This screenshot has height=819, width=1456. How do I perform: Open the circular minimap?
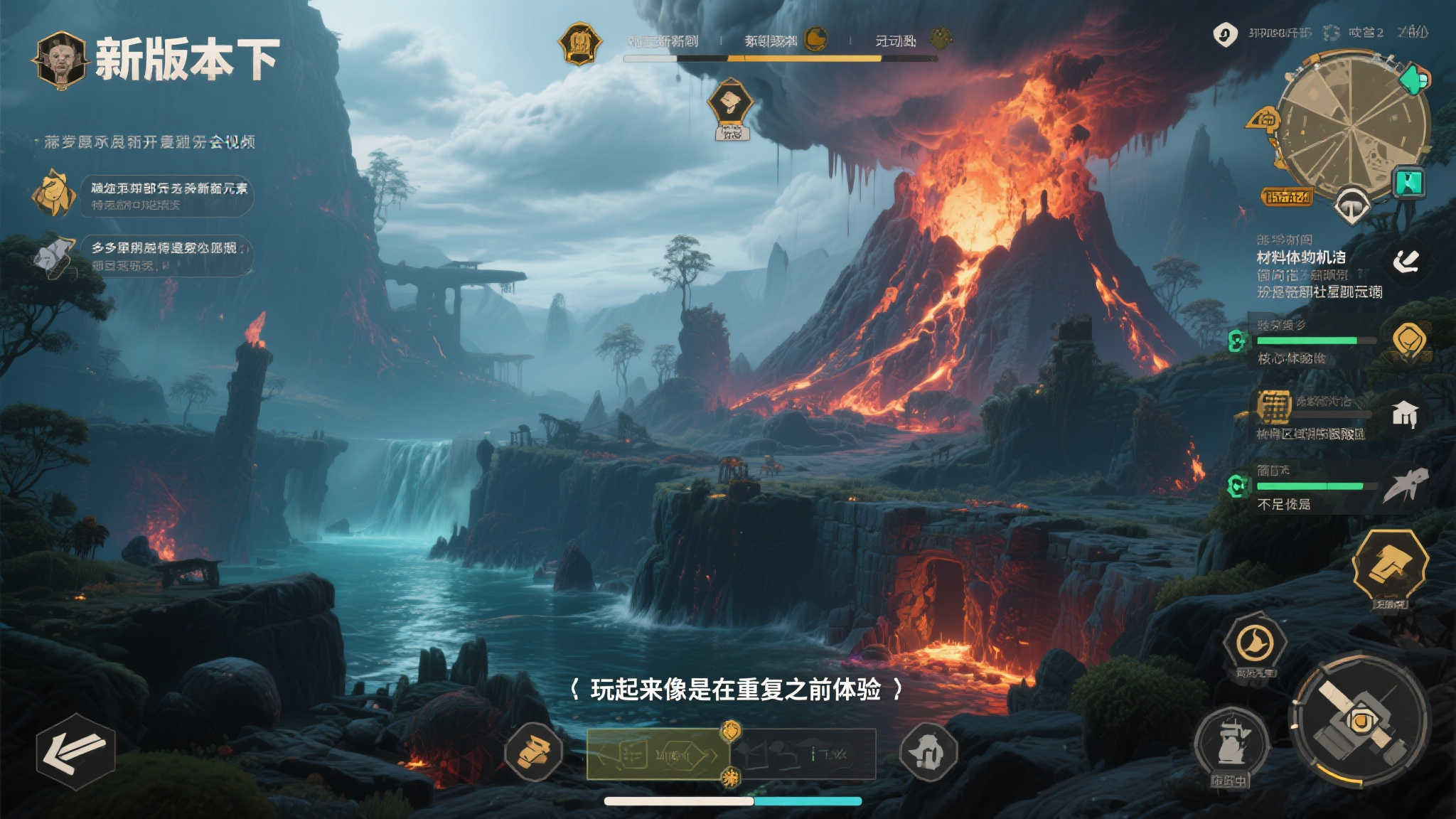1351,127
